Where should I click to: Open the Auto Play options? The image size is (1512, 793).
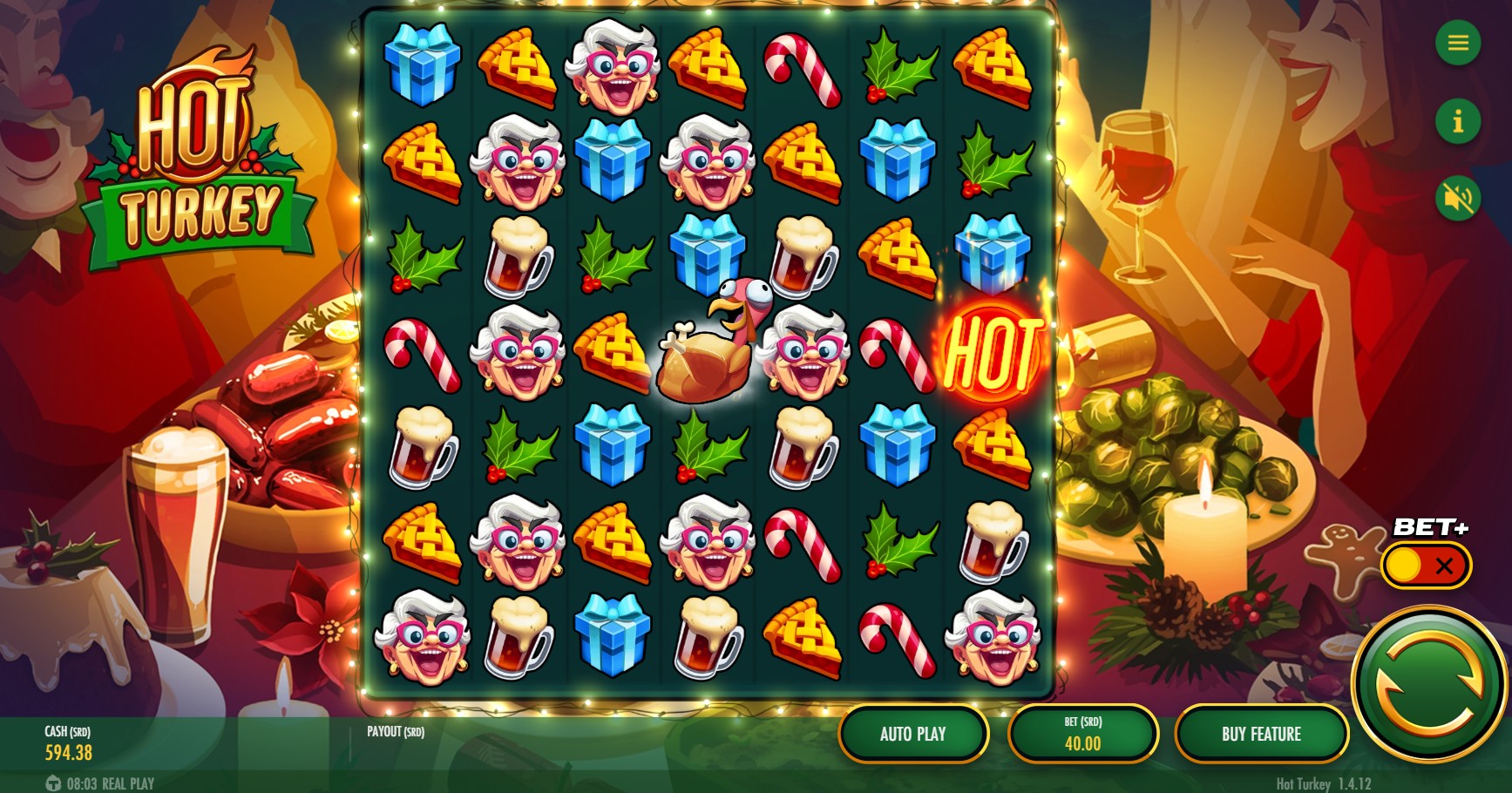coord(912,734)
